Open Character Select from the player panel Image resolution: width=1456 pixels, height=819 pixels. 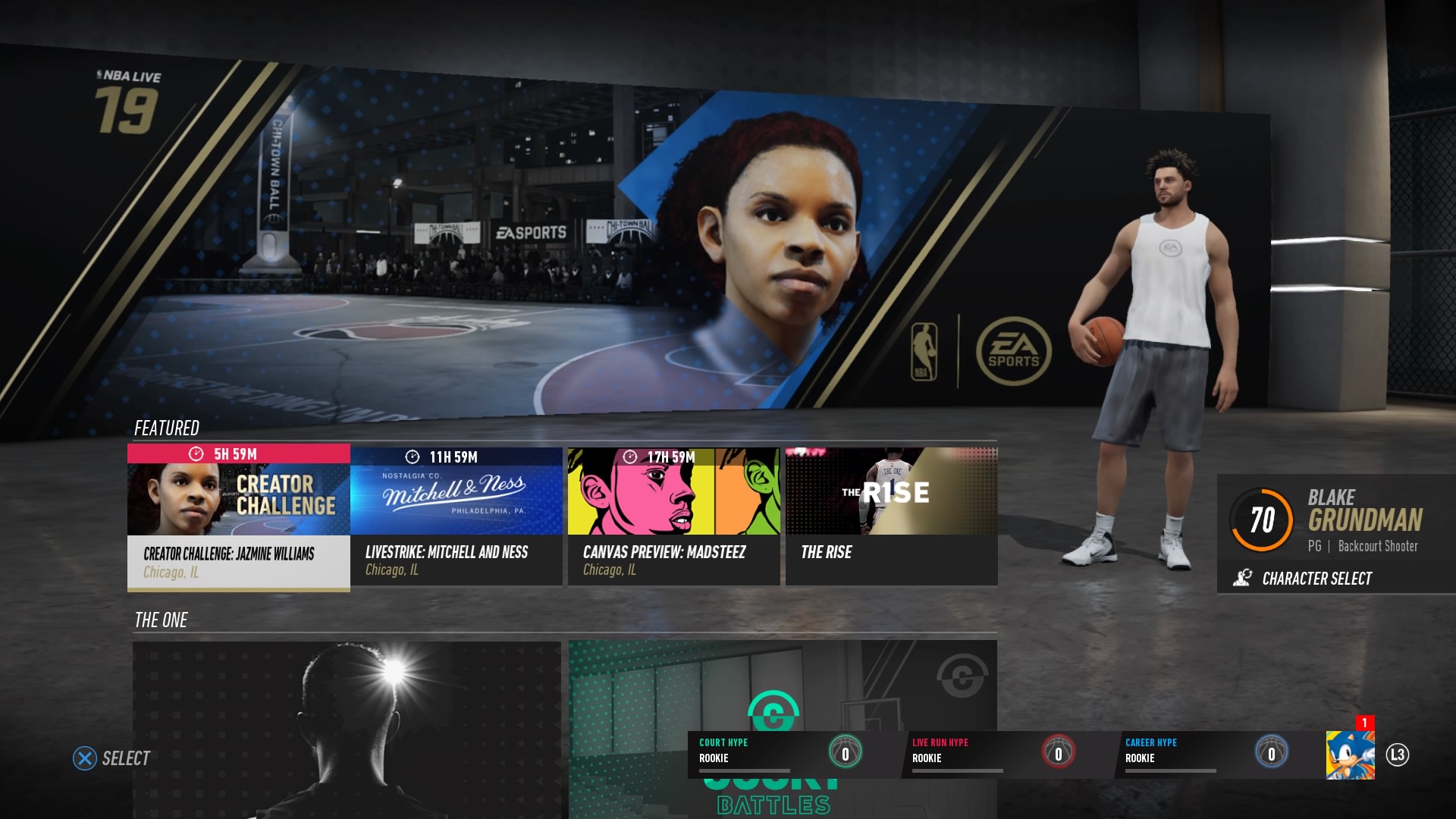(1316, 578)
